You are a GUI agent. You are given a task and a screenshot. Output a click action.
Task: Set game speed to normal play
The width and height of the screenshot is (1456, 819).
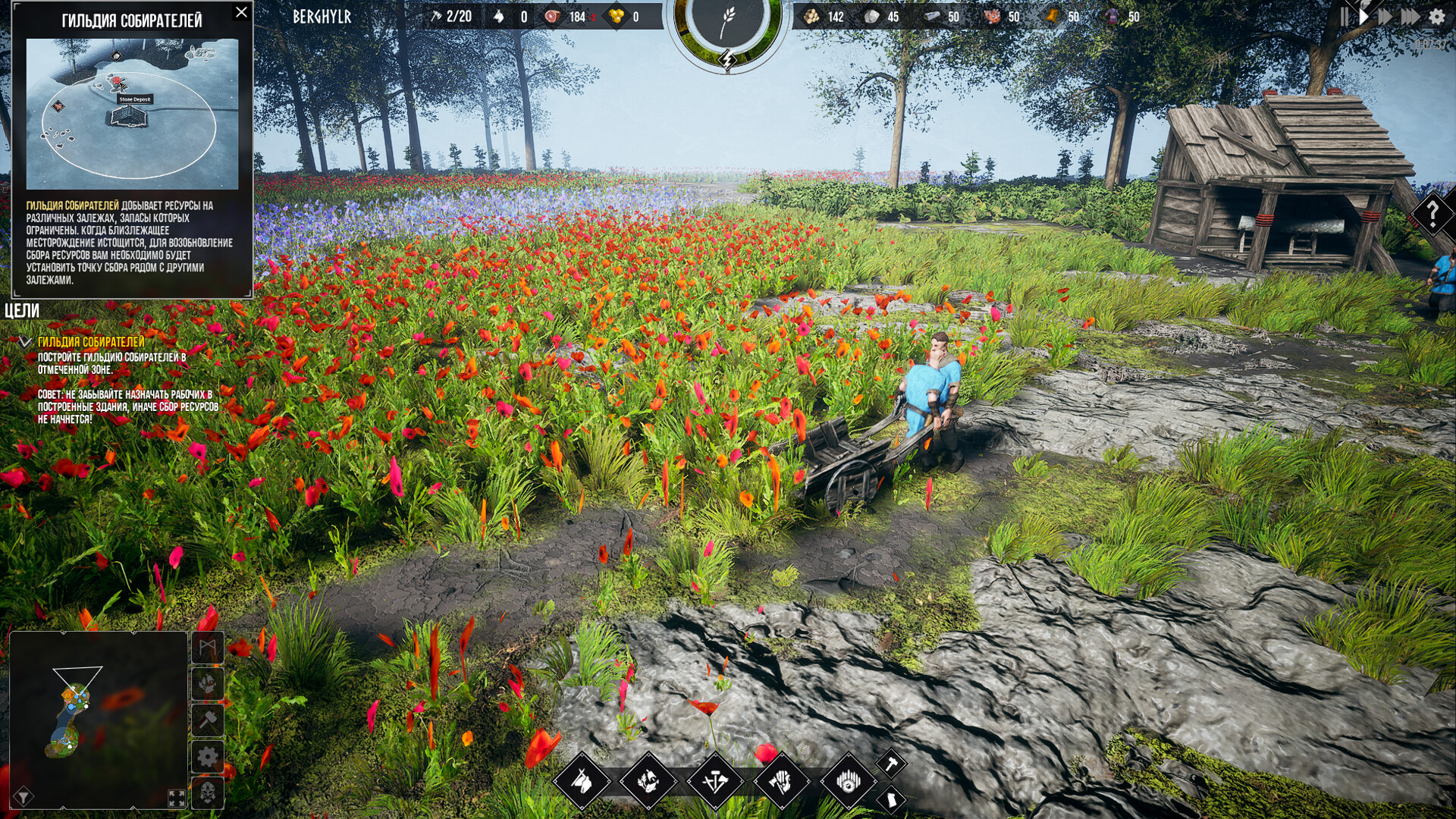tap(1363, 17)
